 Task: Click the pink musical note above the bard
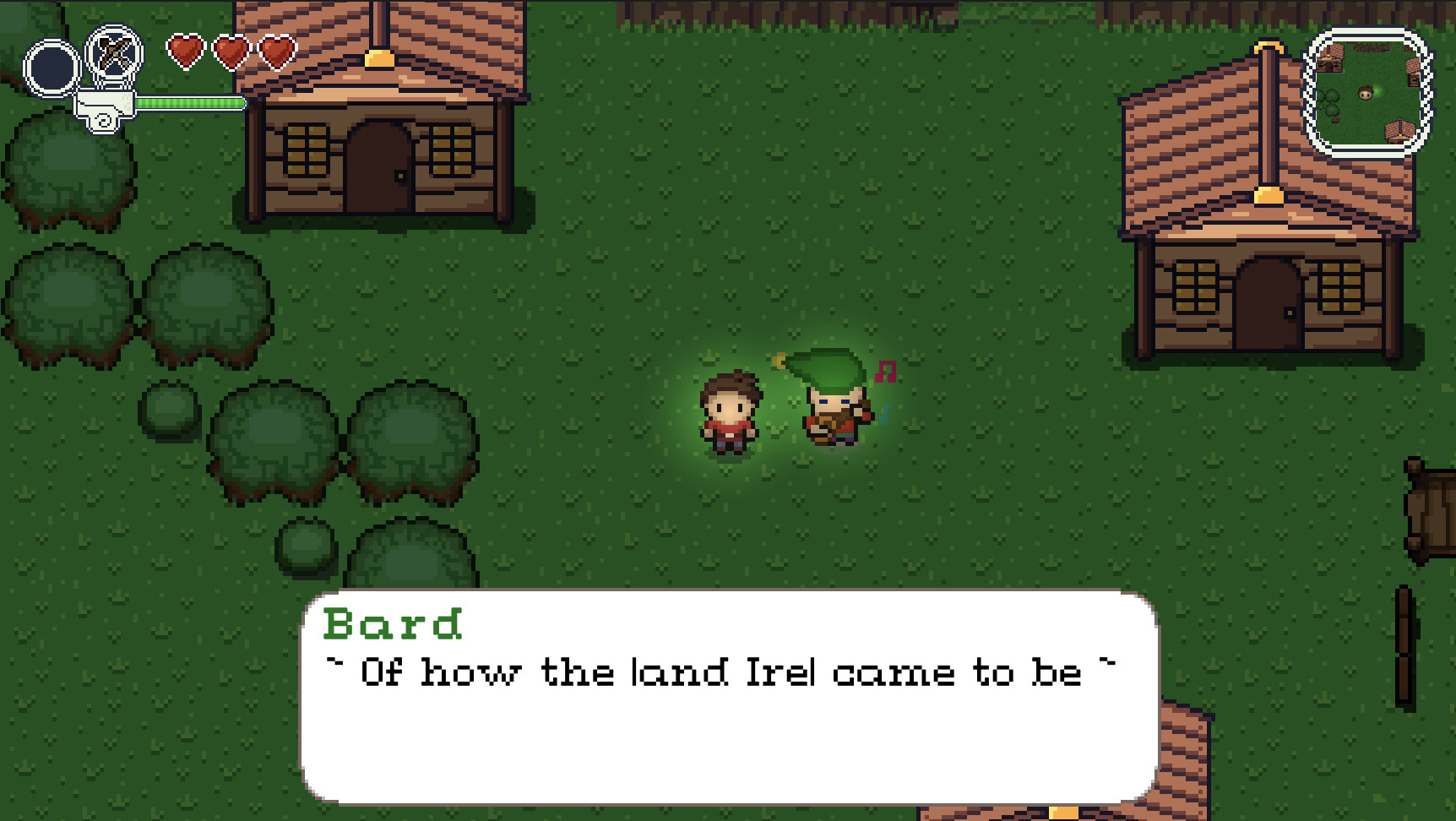click(884, 372)
